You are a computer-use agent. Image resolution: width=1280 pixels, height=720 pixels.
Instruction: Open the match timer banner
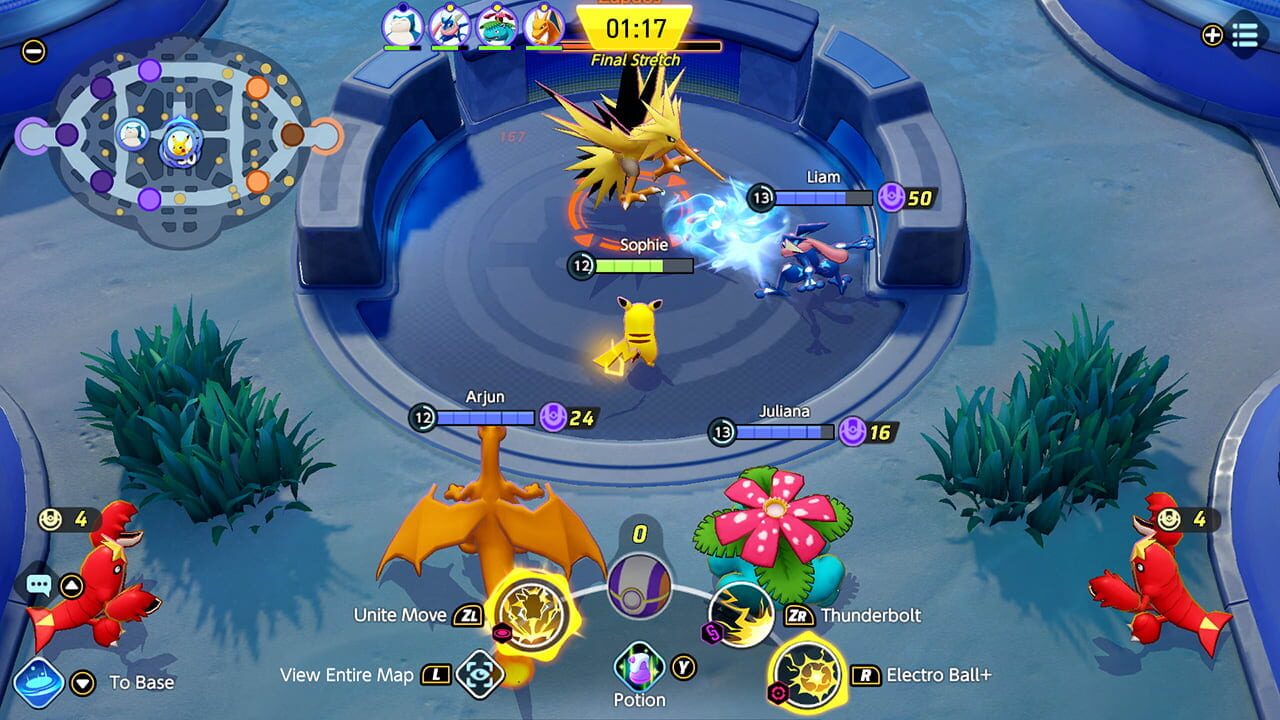(637, 28)
